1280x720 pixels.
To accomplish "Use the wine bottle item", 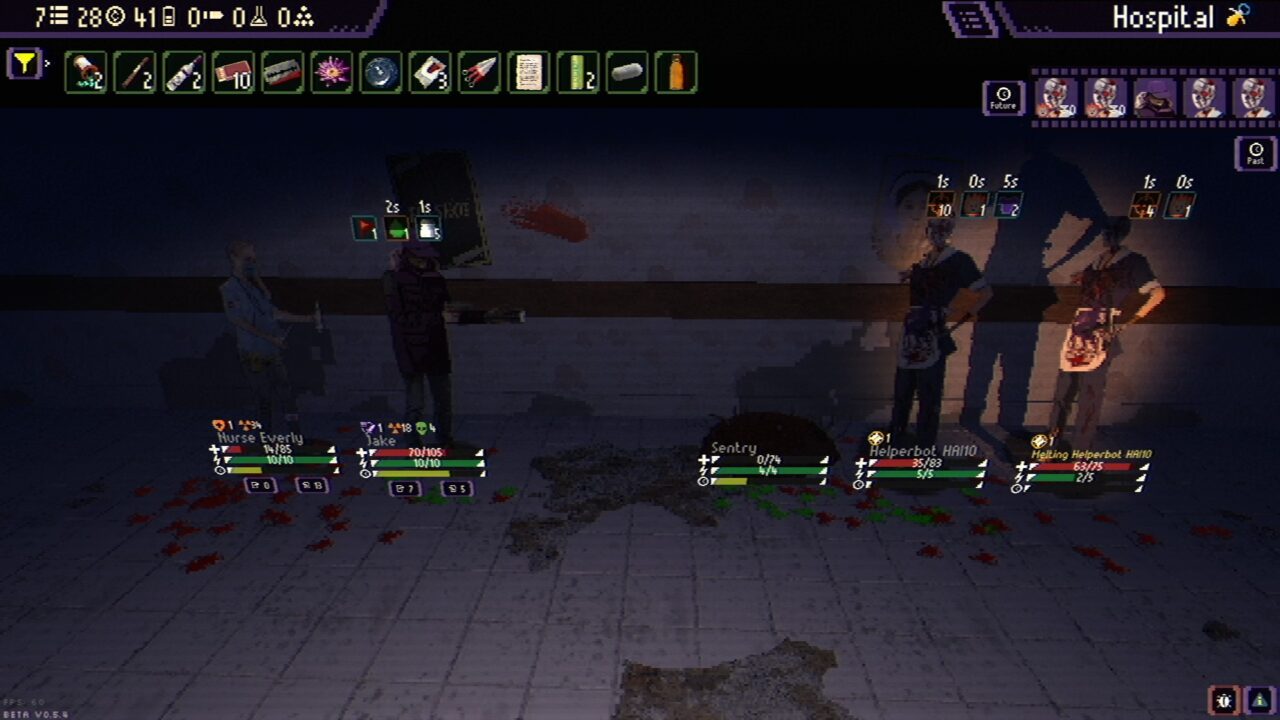I will (184, 73).
